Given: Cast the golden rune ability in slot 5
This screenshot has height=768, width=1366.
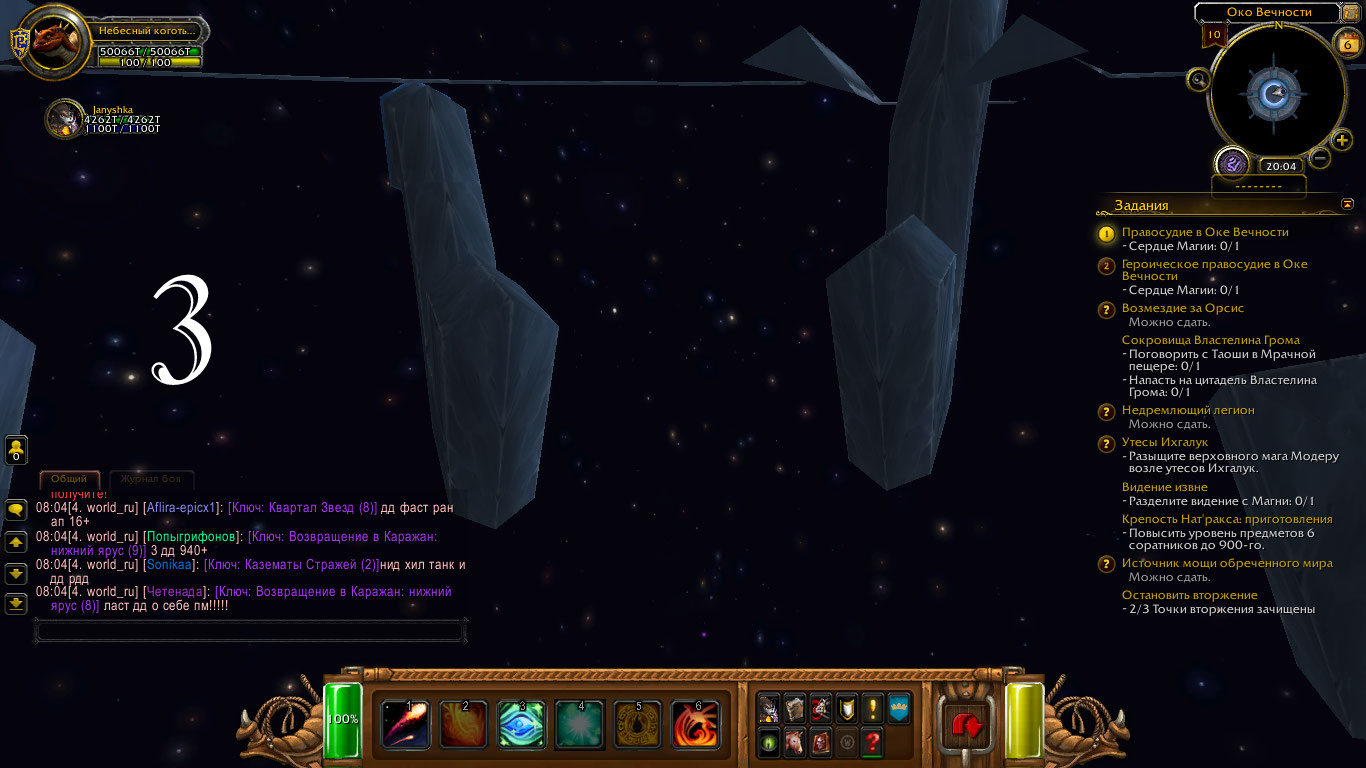Looking at the screenshot, I should click(x=637, y=724).
